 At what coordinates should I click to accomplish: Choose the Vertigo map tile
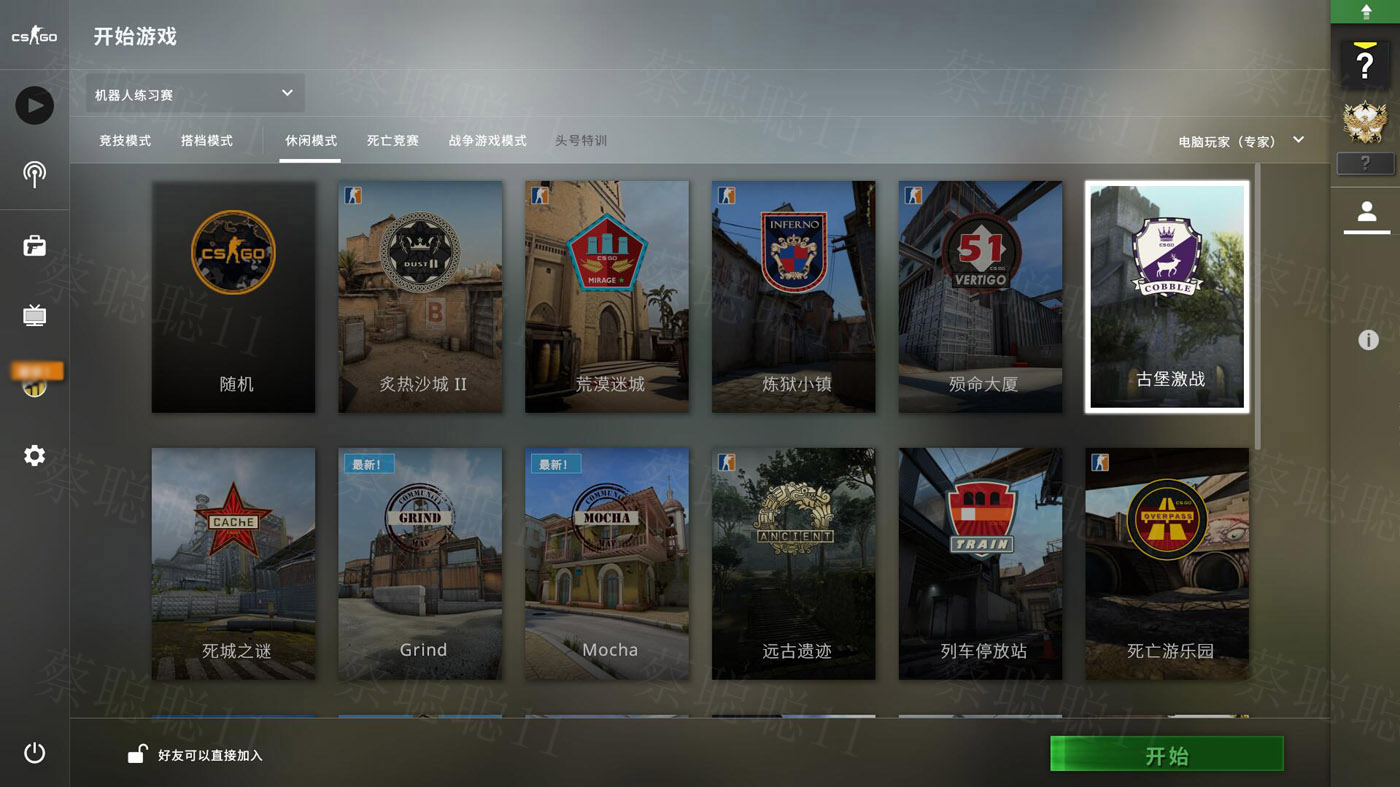tap(980, 296)
